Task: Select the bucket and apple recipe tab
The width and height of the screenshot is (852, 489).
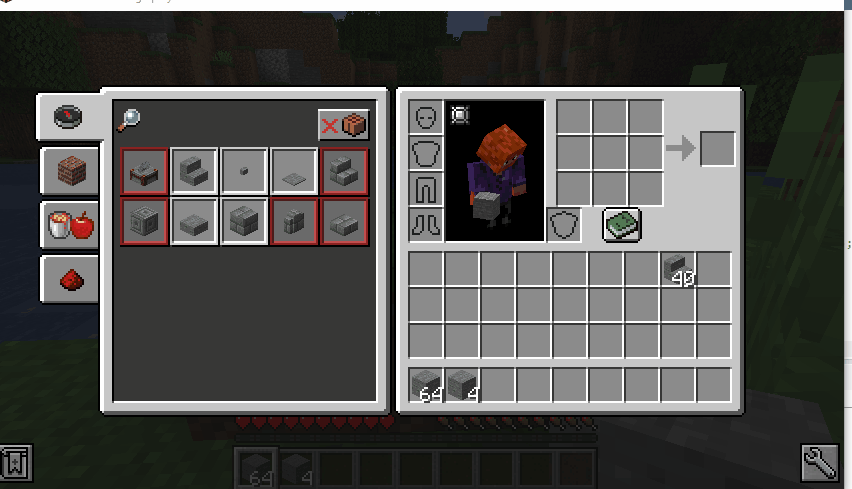Action: [x=71, y=225]
